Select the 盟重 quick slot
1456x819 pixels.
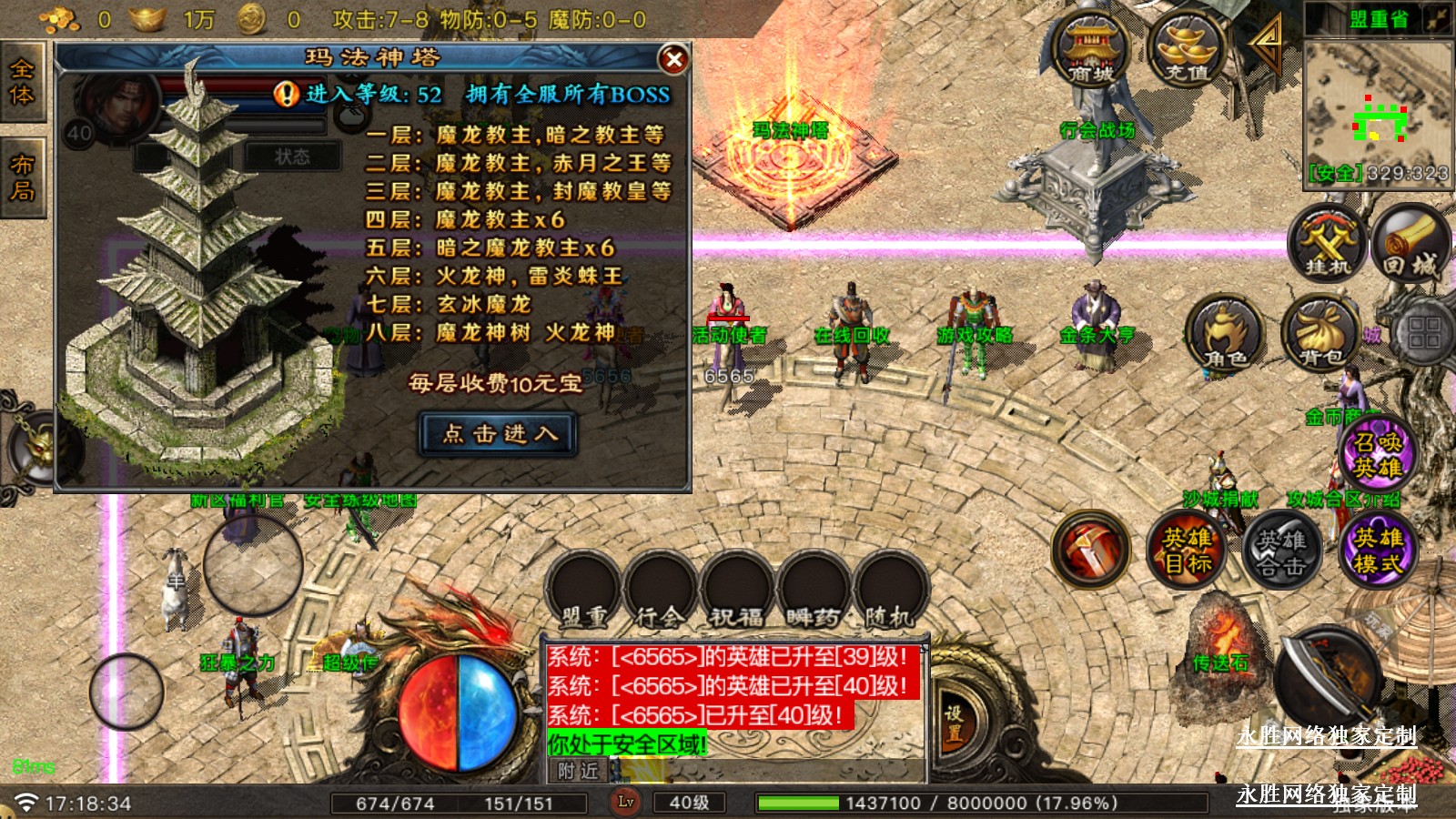coord(585,590)
